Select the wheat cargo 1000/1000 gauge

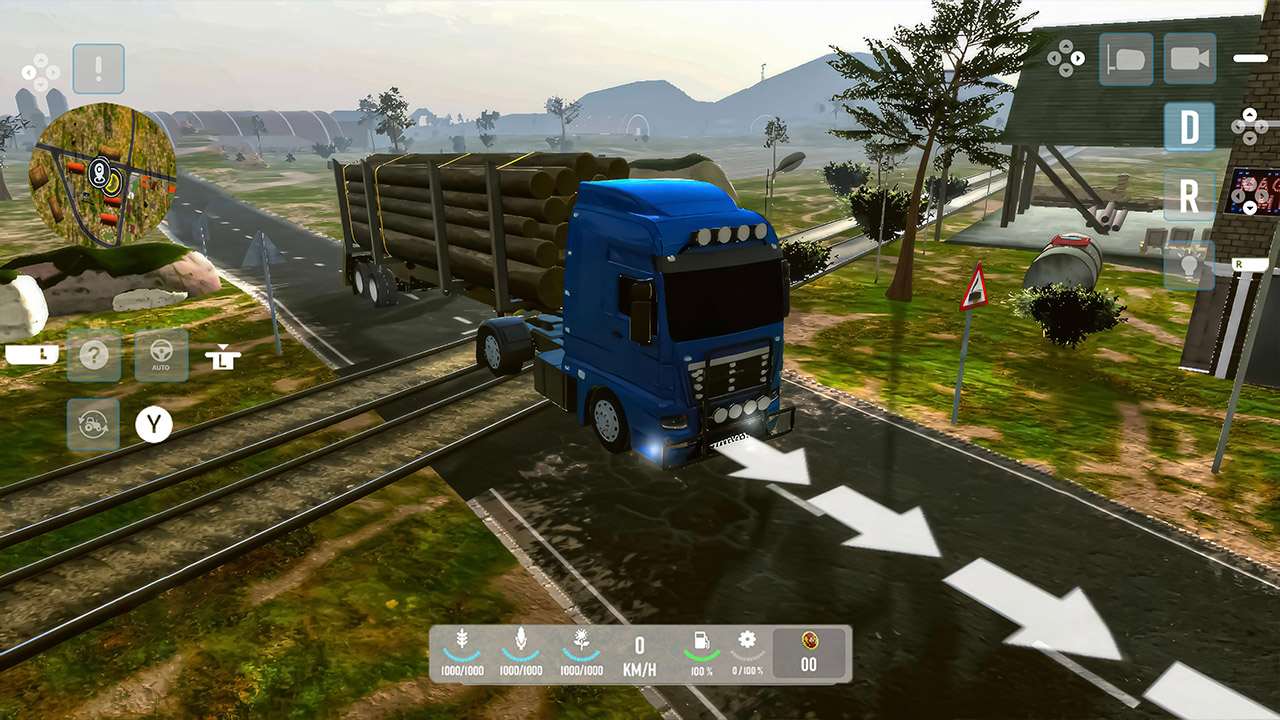462,650
